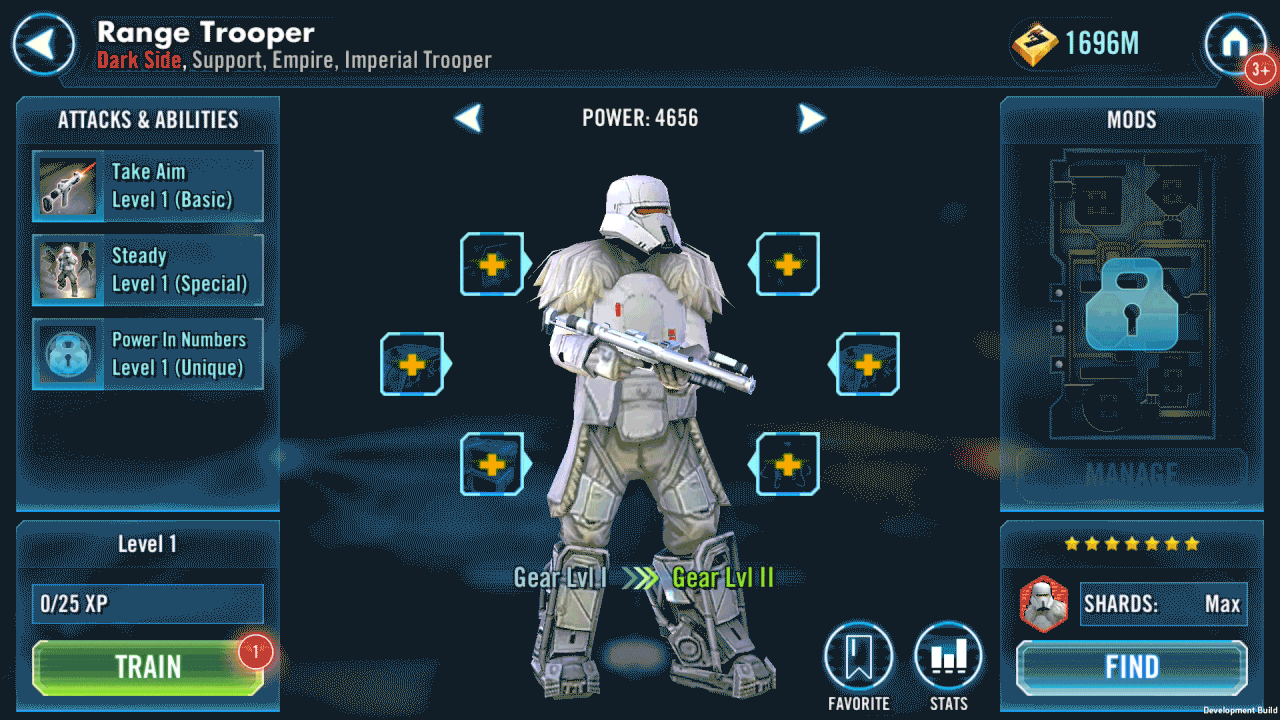Click the Manage mods button
This screenshot has height=720, width=1280.
point(1131,472)
